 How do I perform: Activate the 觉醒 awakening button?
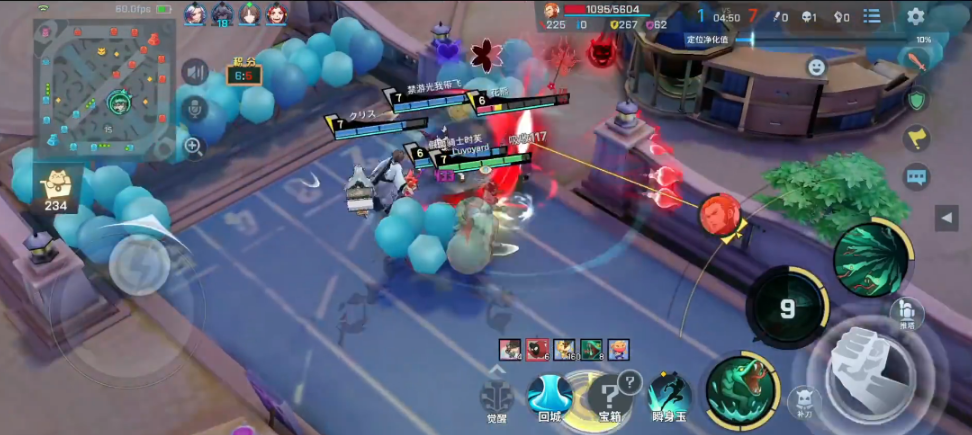496,398
